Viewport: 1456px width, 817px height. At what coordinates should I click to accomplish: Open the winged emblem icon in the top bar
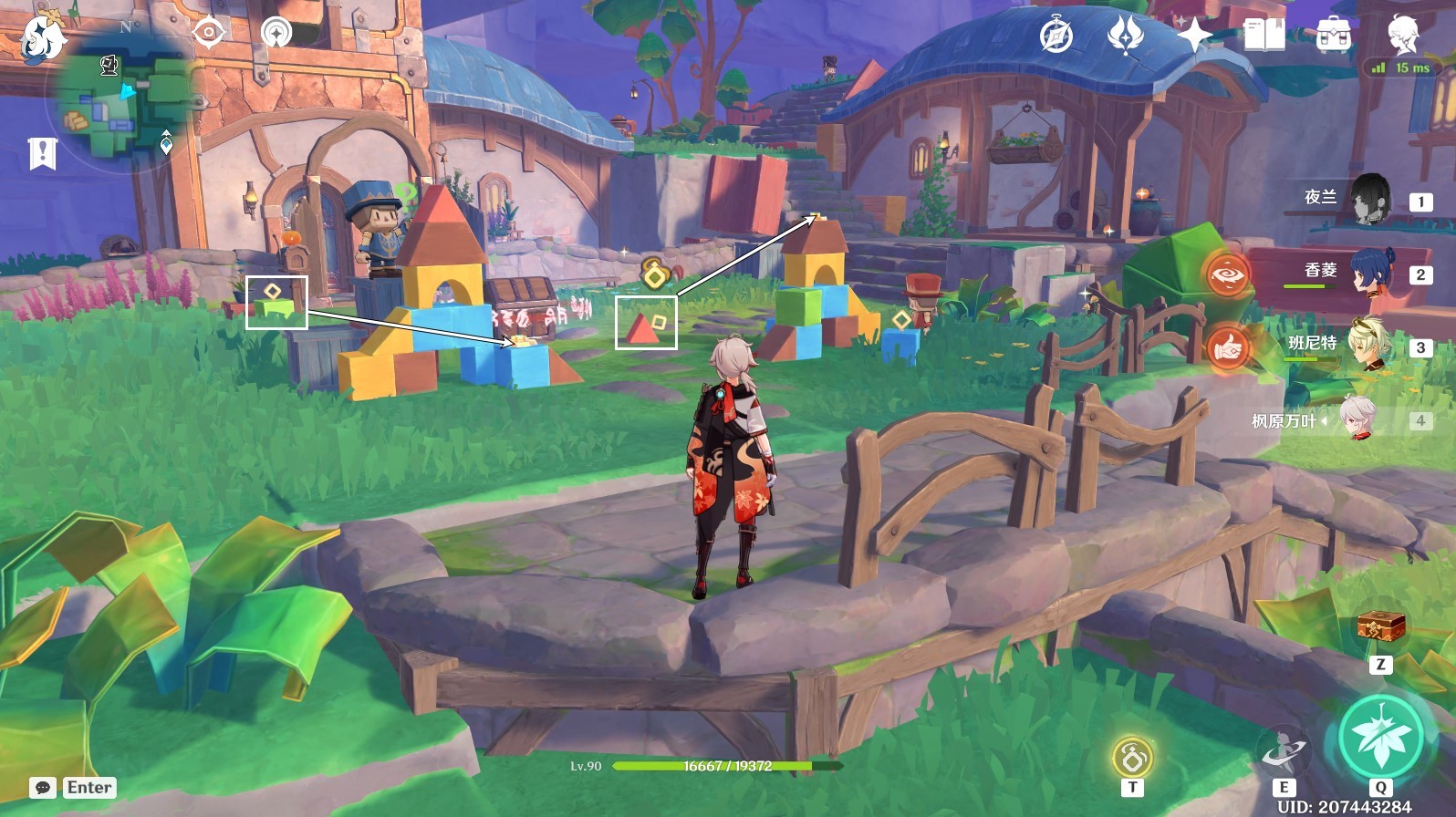tap(1124, 36)
